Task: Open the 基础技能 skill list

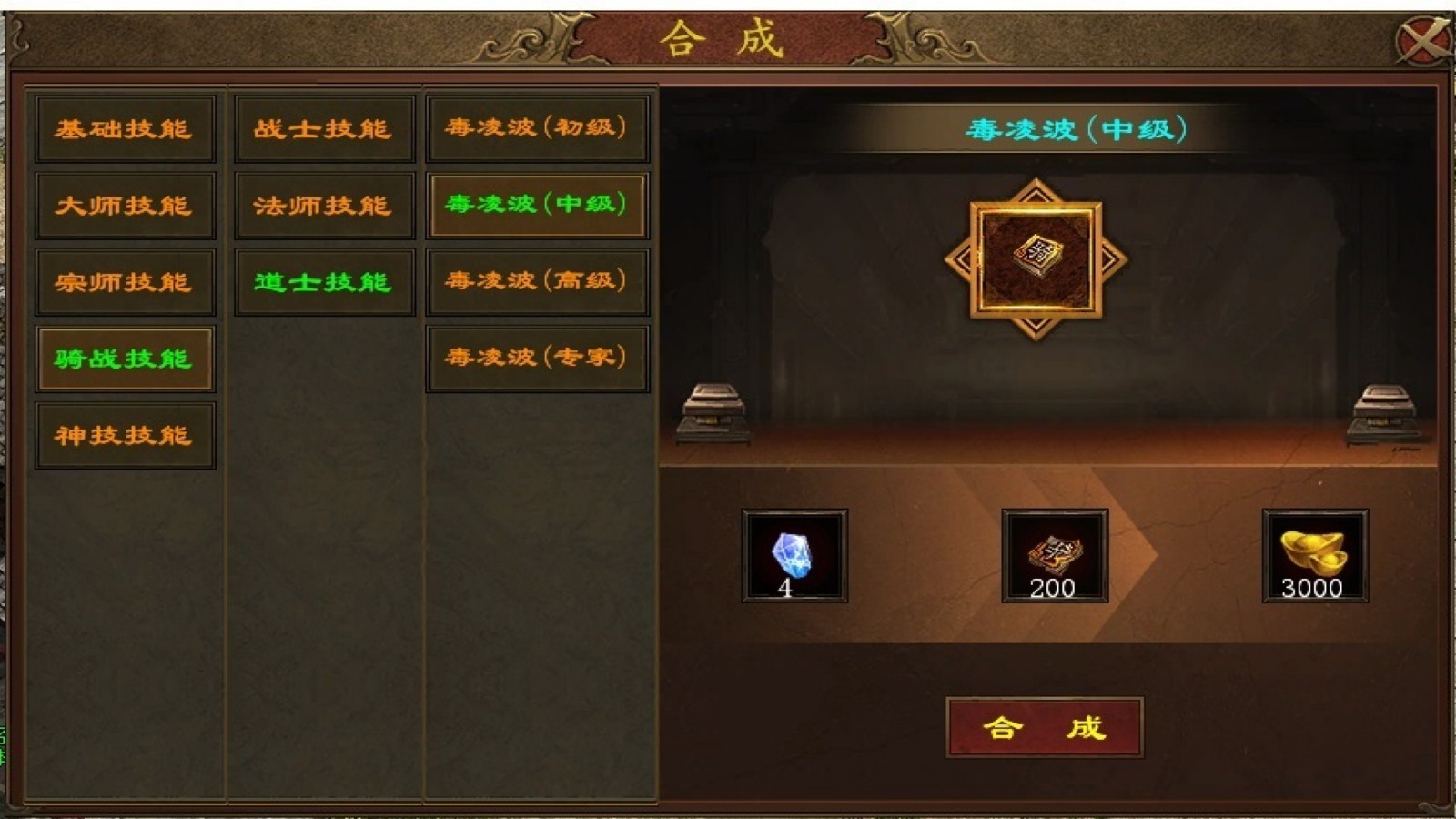Action: click(x=125, y=129)
